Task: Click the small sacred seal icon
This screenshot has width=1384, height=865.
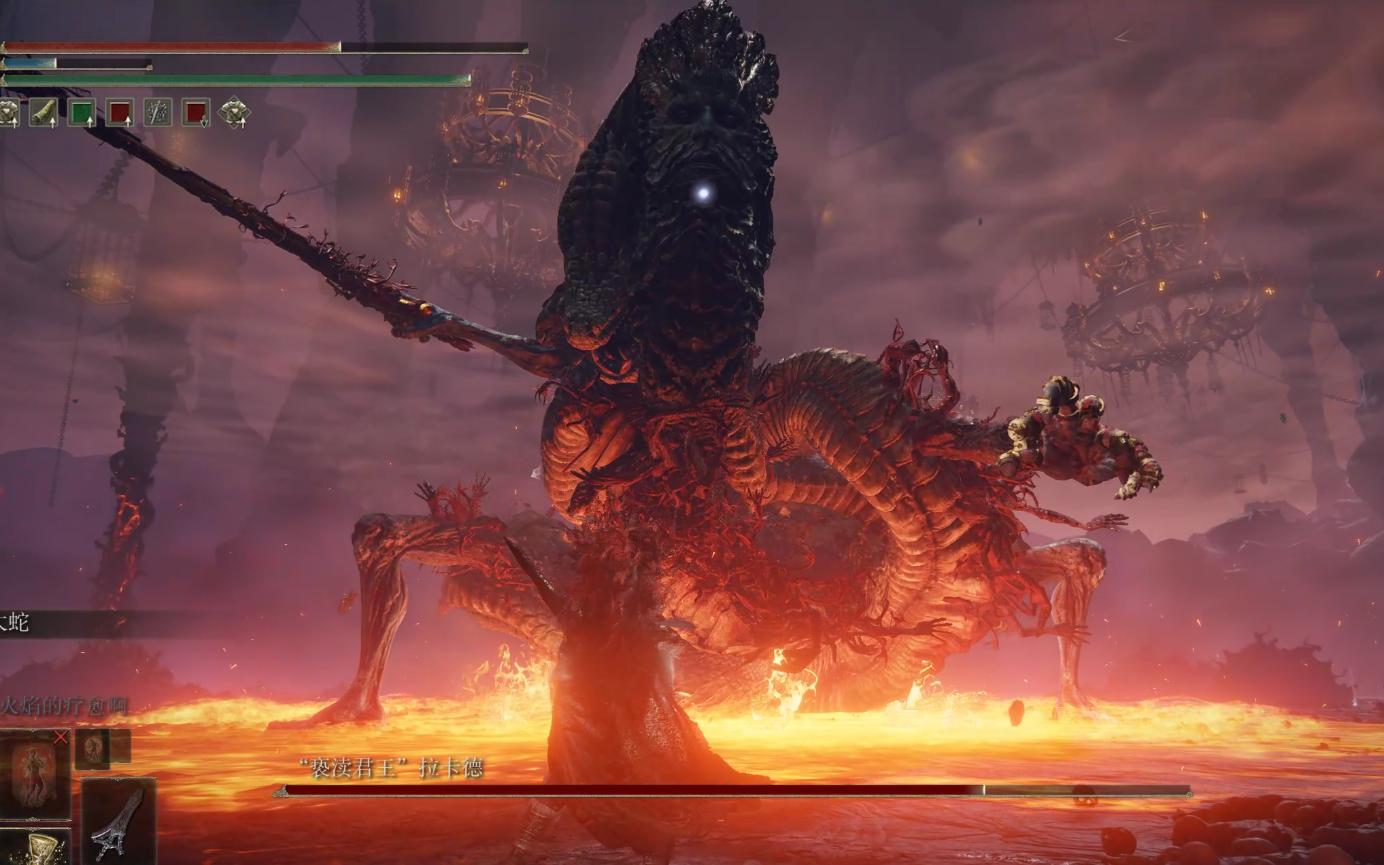Action: pyautogui.click(x=92, y=748)
